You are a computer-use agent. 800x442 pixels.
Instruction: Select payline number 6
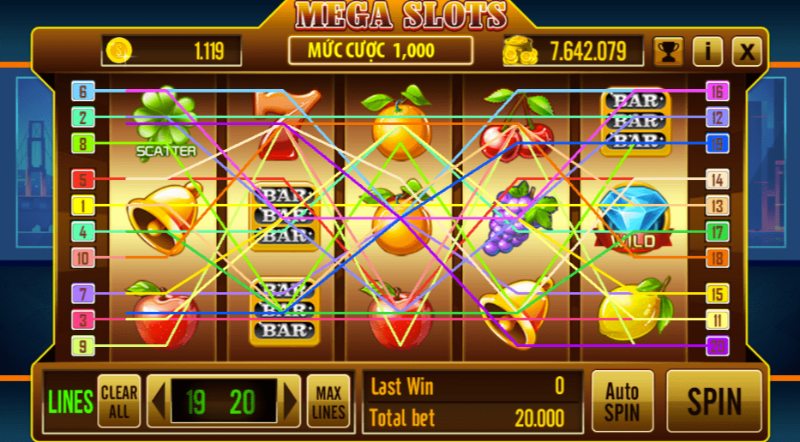click(x=83, y=92)
